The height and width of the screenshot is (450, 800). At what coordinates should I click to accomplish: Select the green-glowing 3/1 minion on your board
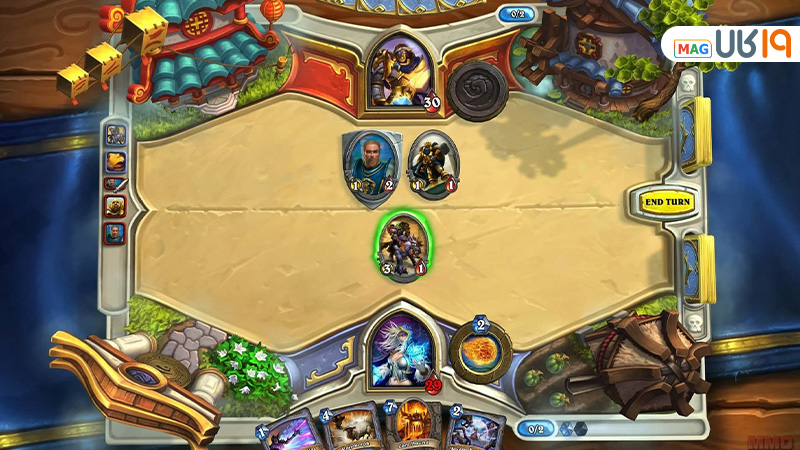[404, 246]
